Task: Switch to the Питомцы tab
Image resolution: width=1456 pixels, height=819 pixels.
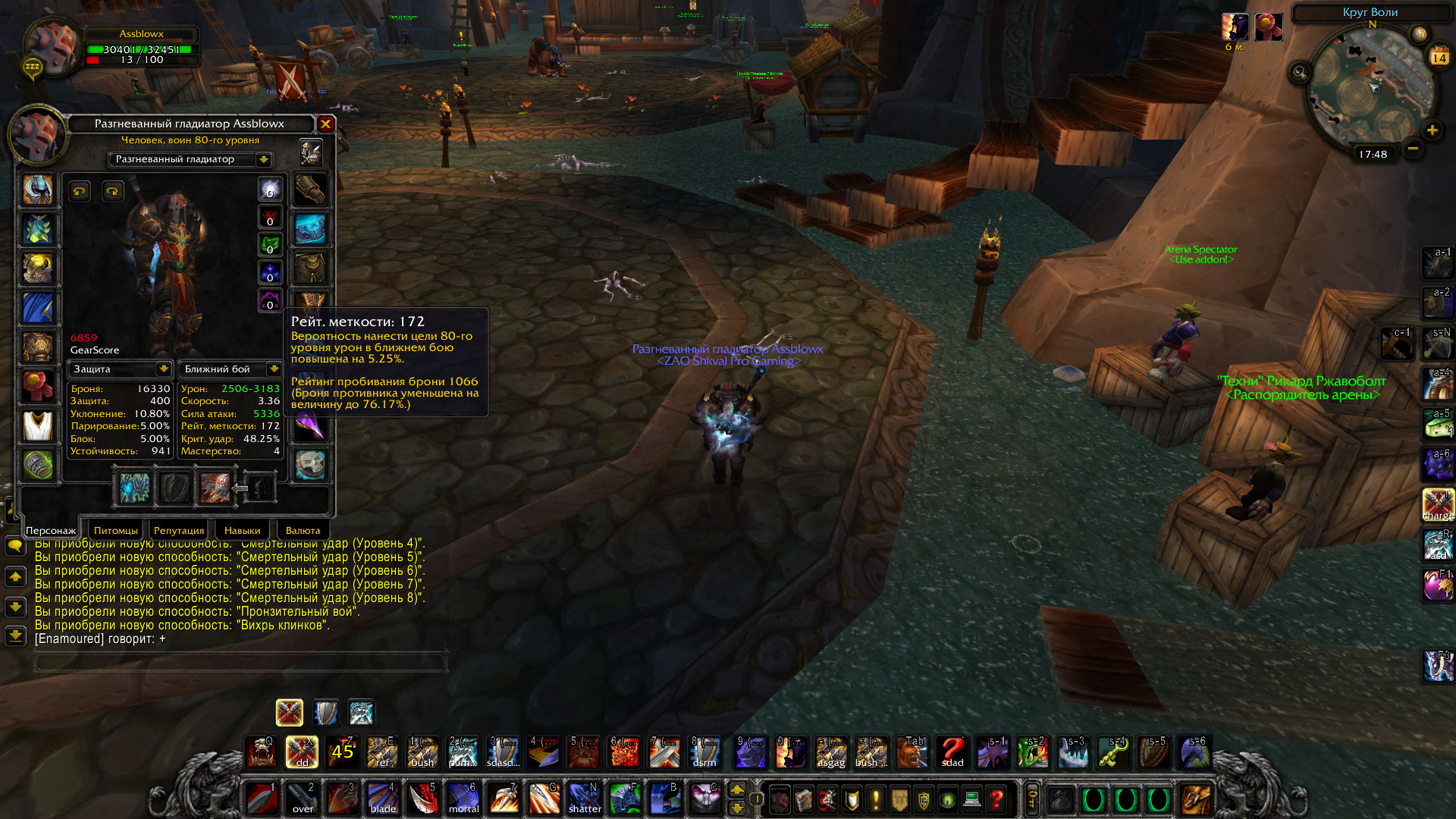Action: tap(116, 530)
